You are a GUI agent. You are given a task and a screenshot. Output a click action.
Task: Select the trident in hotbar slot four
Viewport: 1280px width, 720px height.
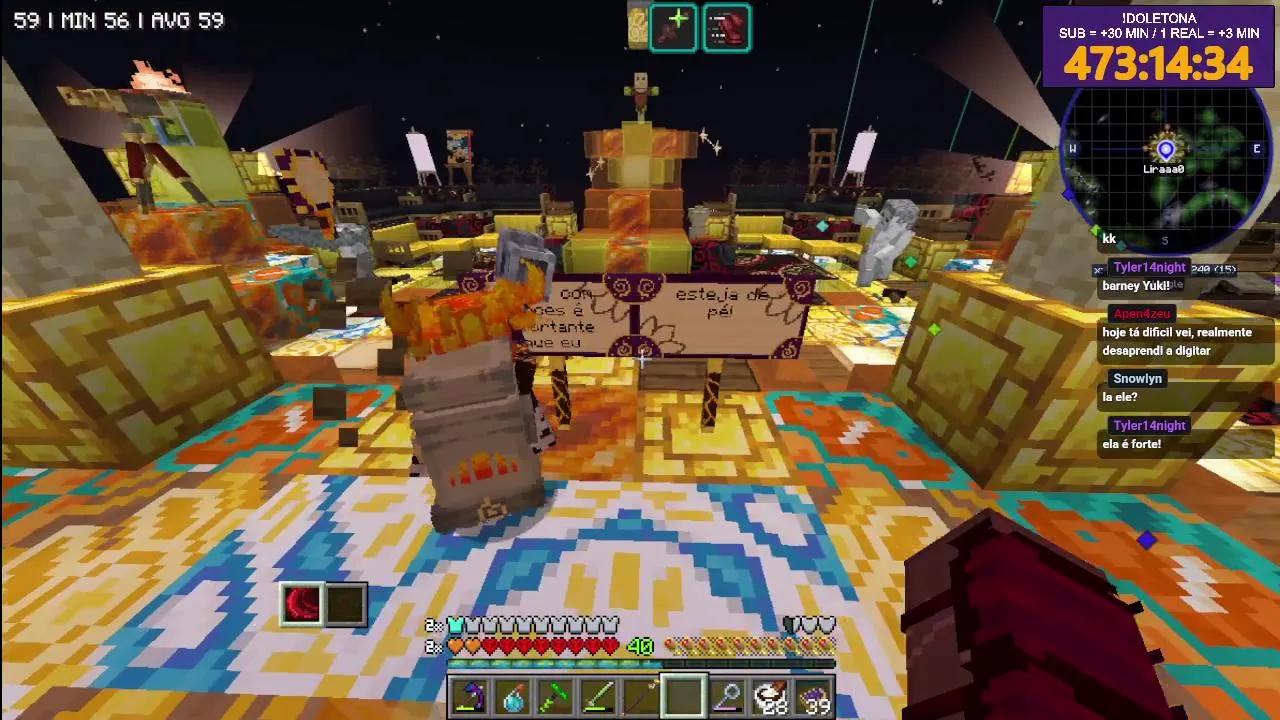[598, 697]
